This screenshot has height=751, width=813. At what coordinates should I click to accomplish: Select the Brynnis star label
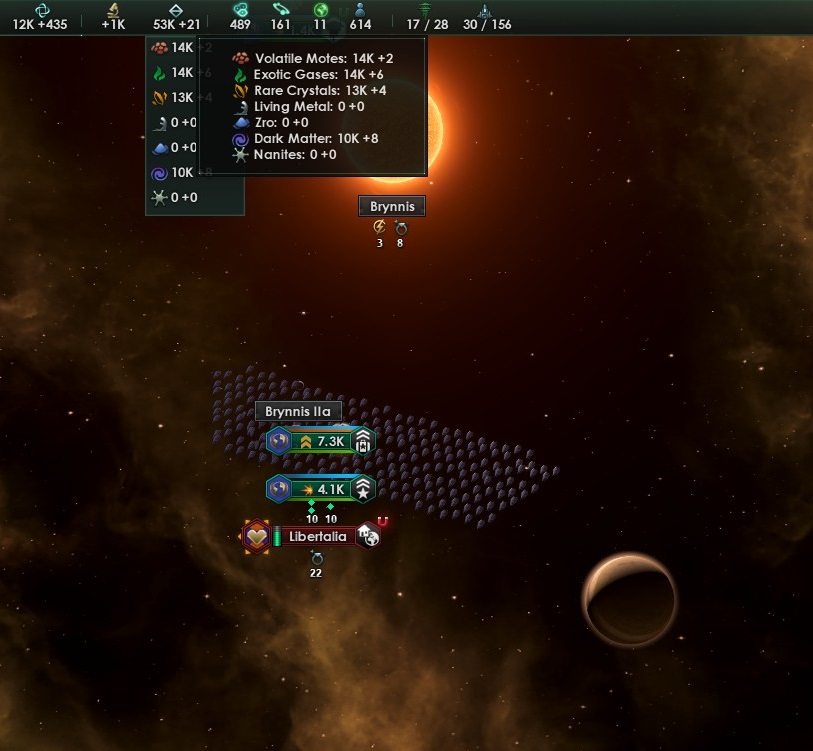pos(392,206)
